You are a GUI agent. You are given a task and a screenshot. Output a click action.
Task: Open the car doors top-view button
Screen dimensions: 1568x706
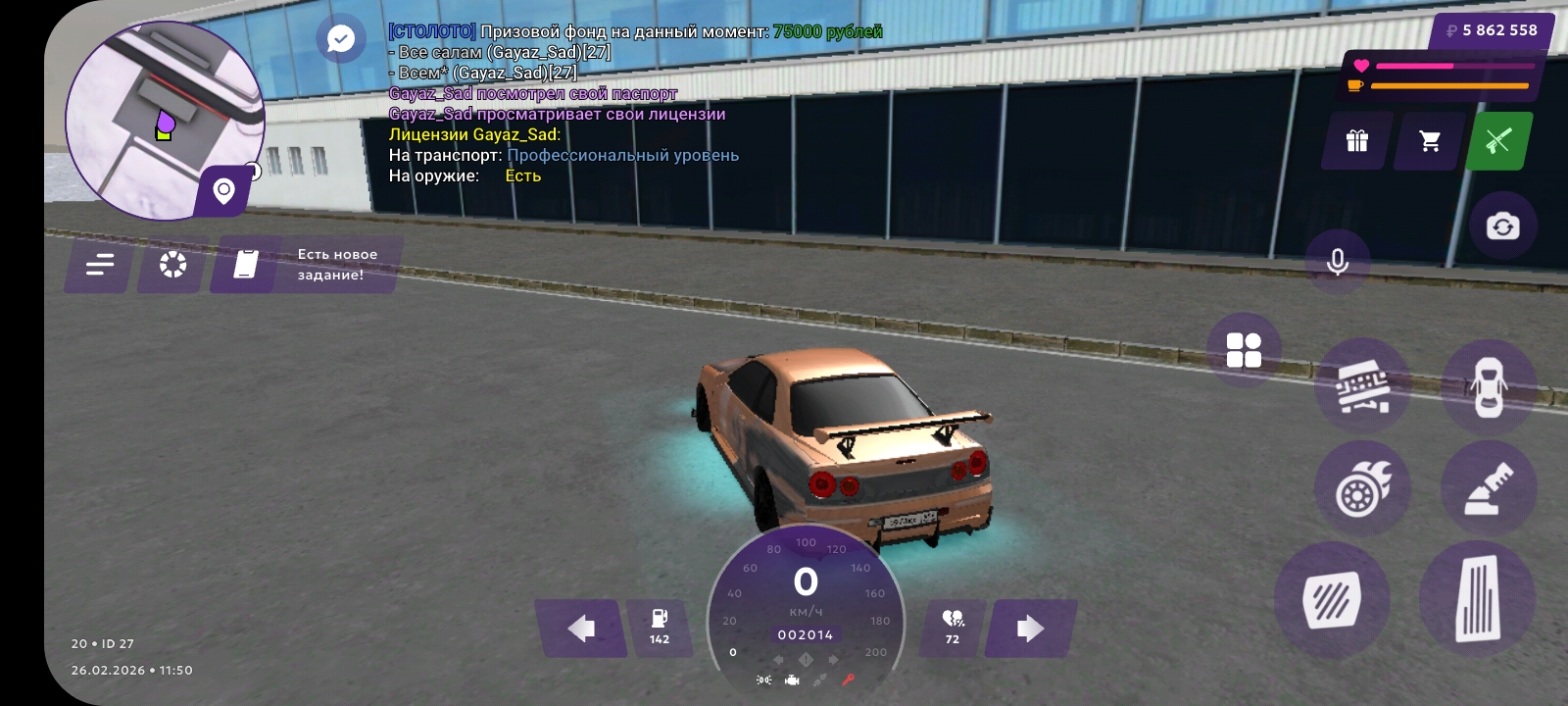pyautogui.click(x=1488, y=386)
